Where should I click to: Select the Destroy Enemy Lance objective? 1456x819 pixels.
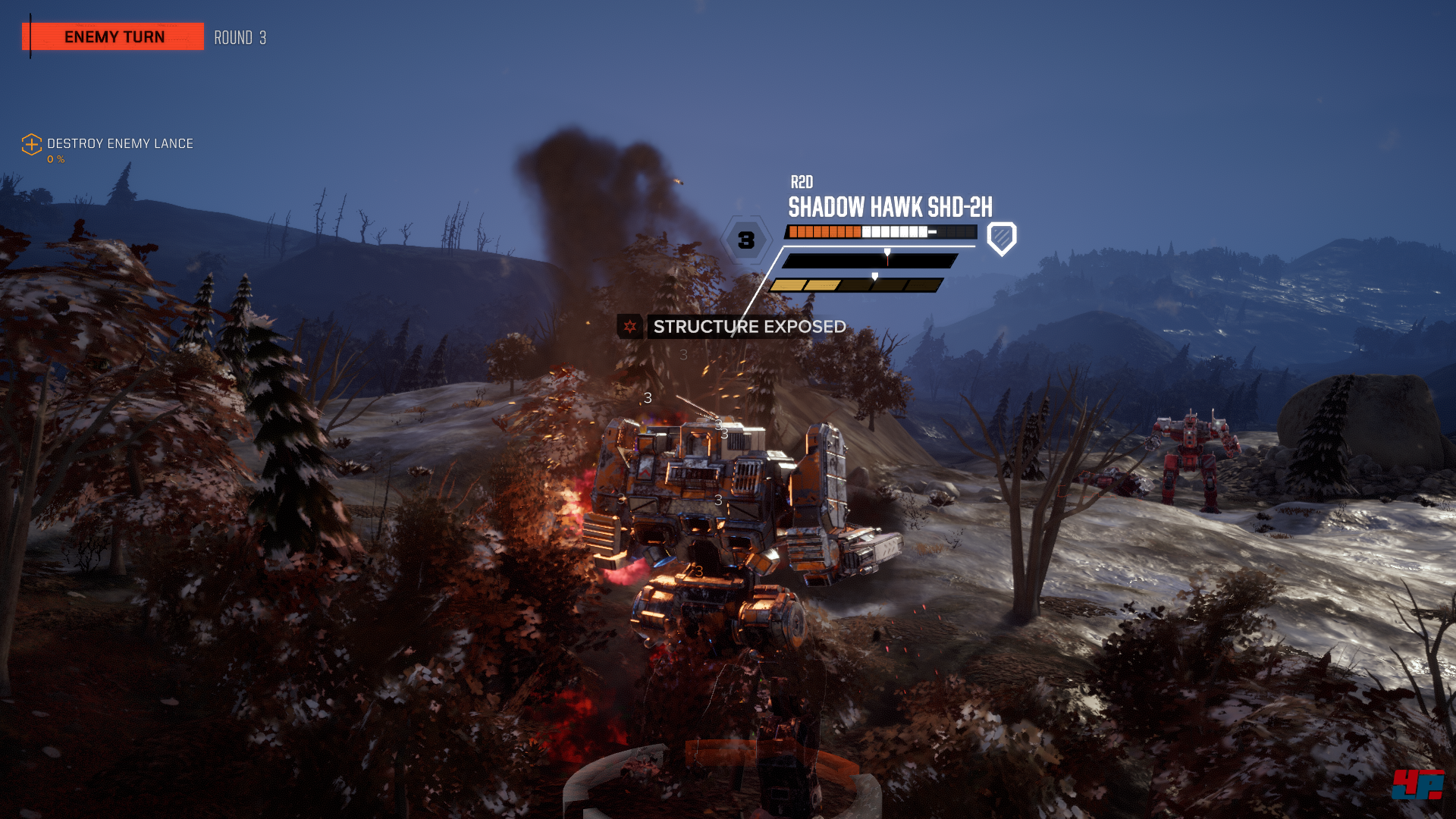coord(119,144)
